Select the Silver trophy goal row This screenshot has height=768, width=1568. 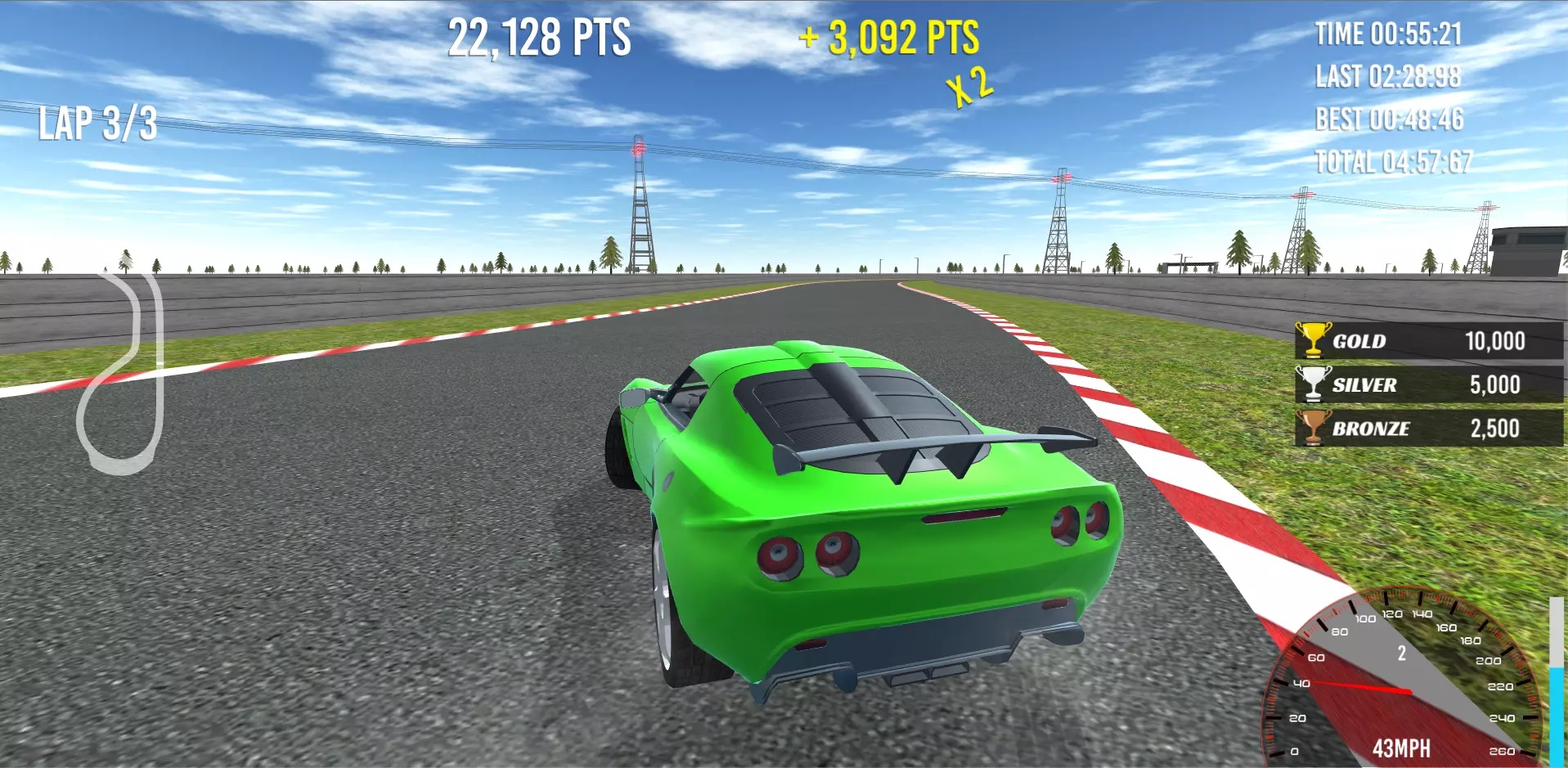pyautogui.click(x=1427, y=384)
